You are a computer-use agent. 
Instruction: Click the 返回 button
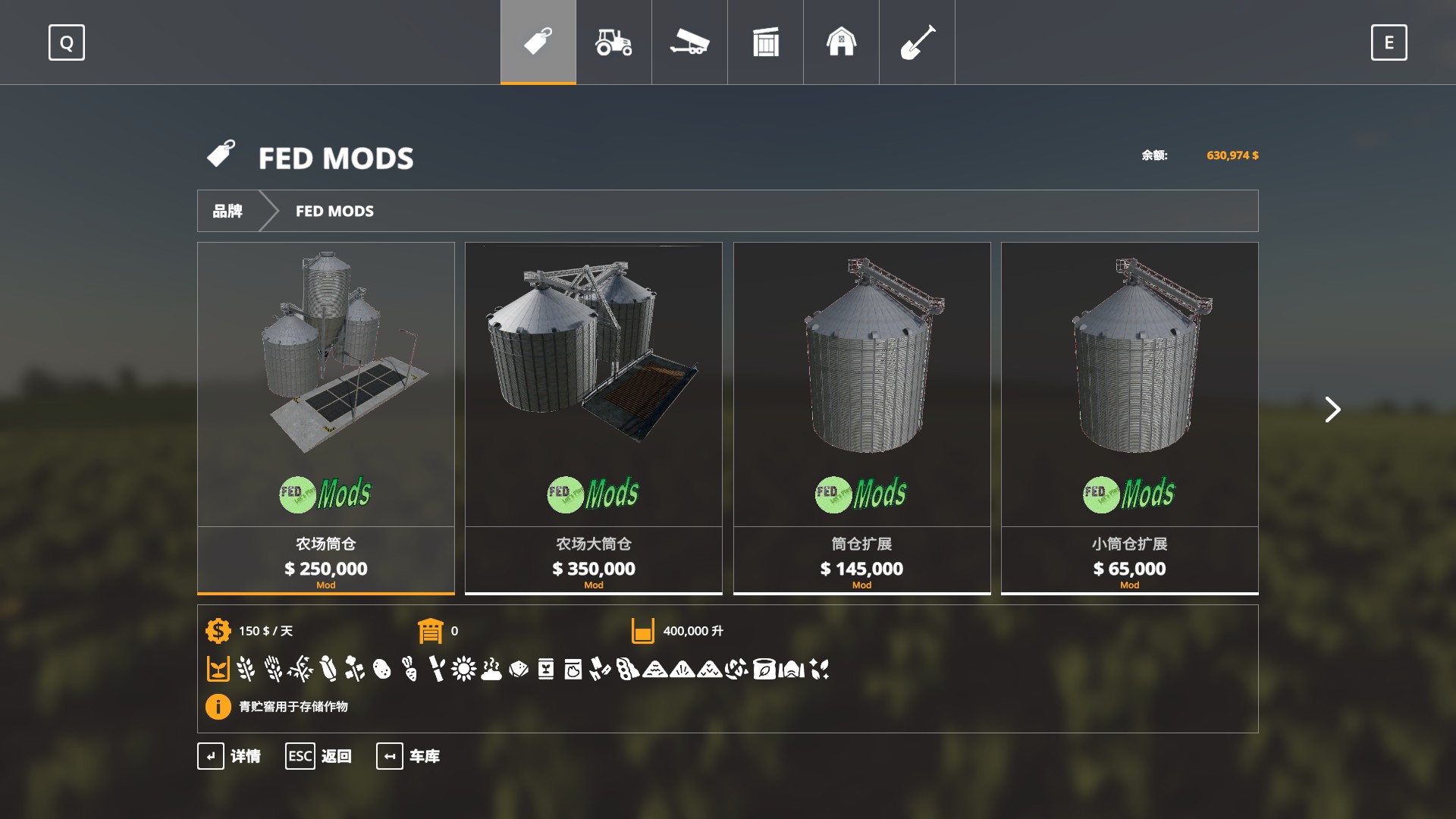(319, 756)
